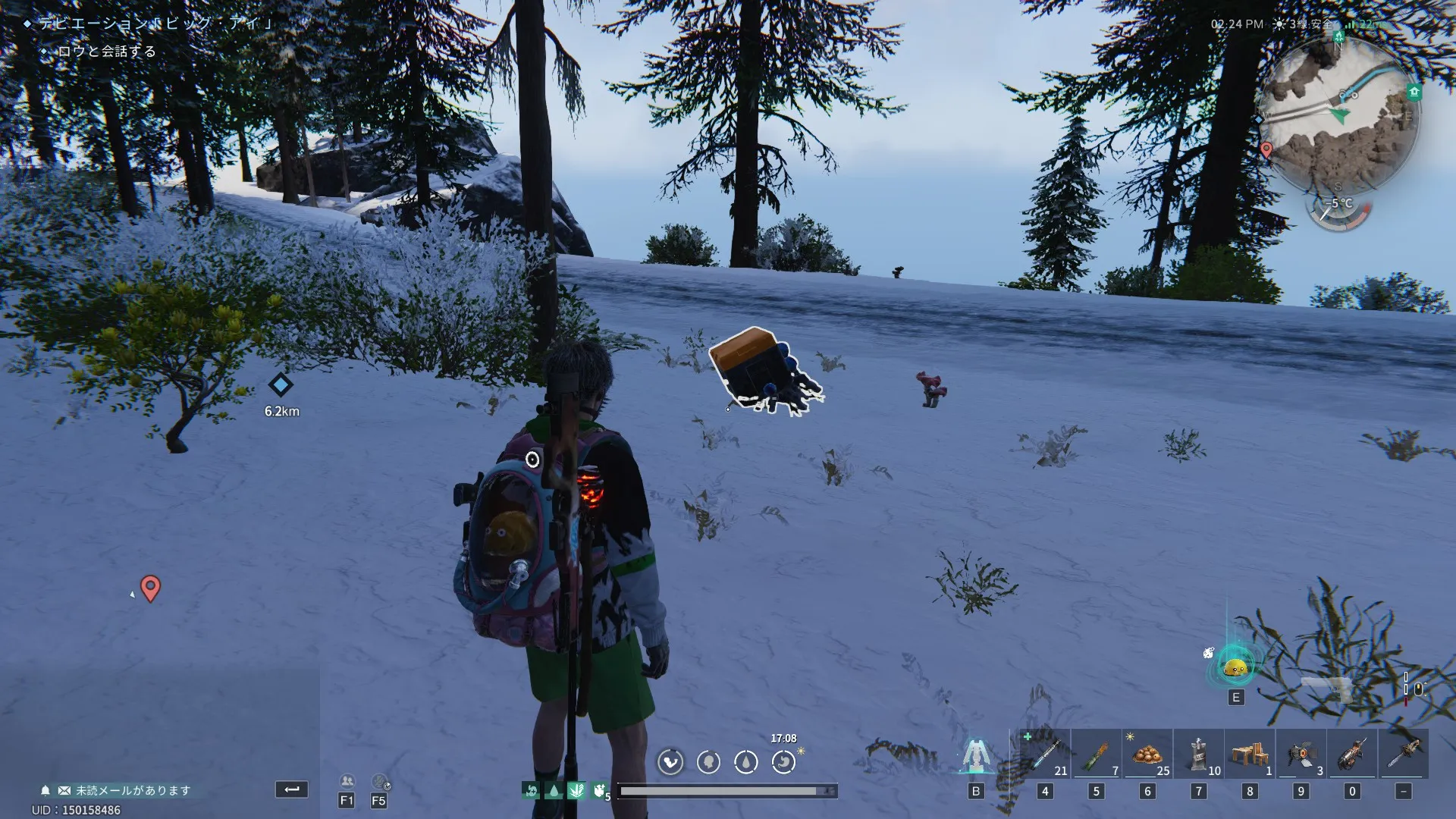Use the green bottle item slot
This screenshot has height=819, width=1456.
point(1097,754)
